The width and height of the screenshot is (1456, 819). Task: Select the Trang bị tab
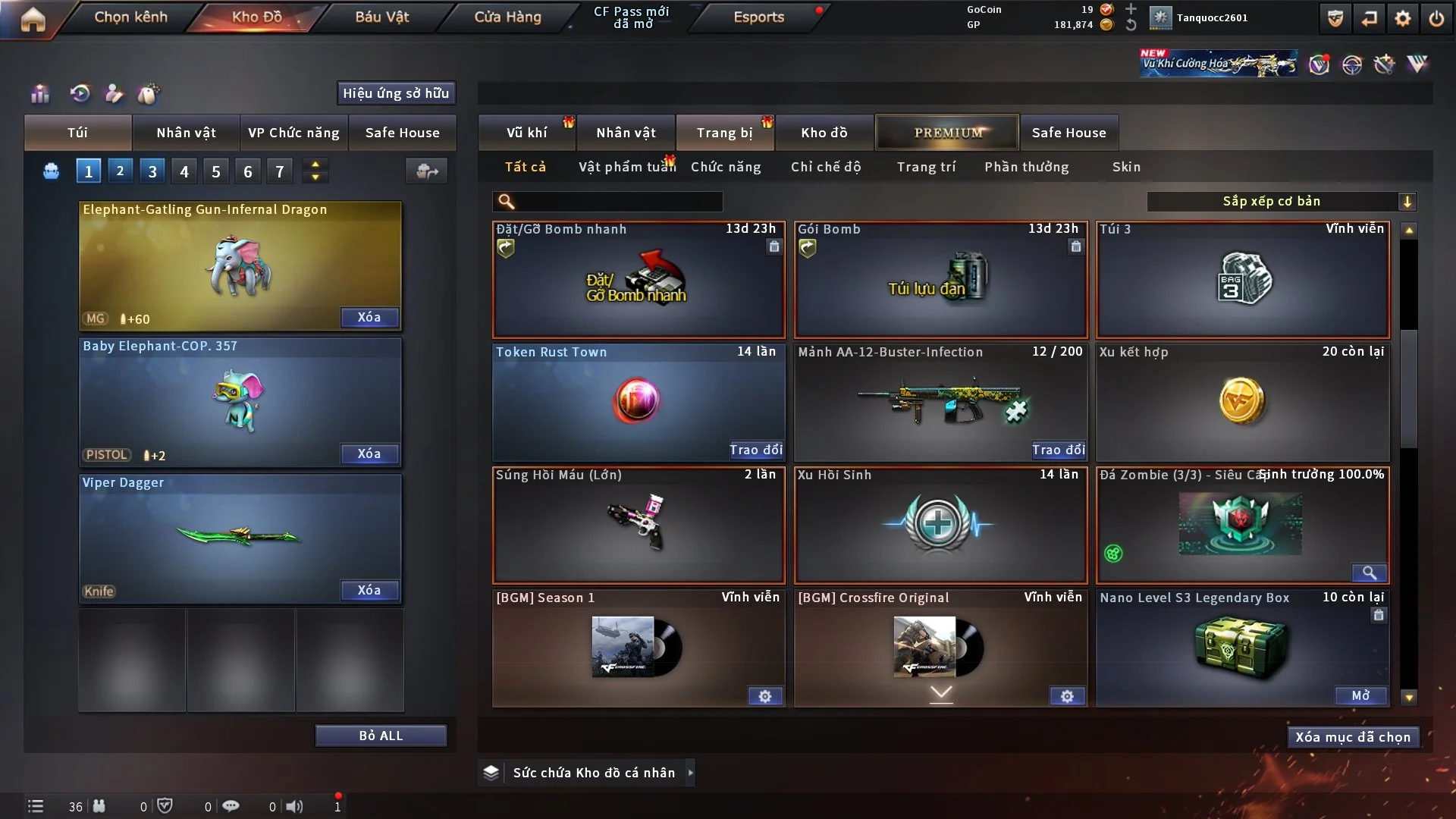tap(724, 133)
